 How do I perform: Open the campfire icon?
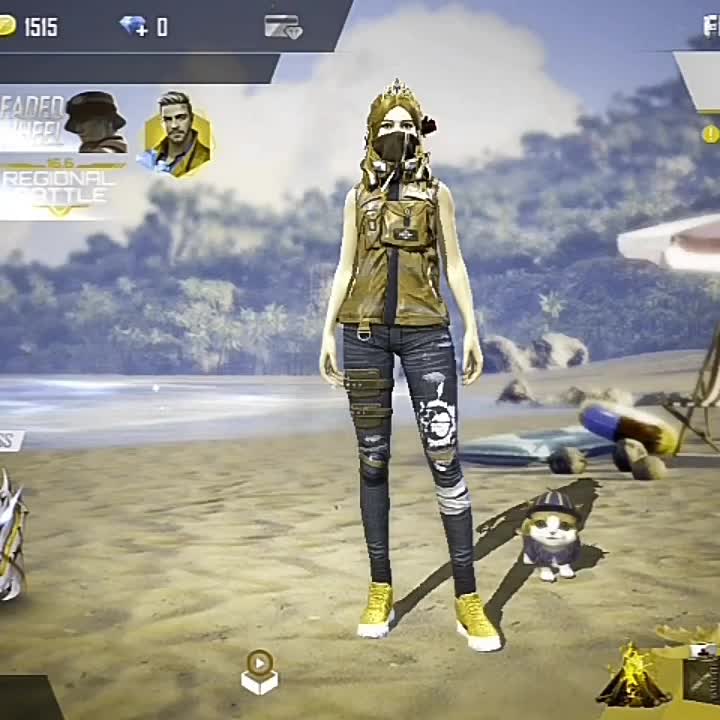pyautogui.click(x=633, y=677)
